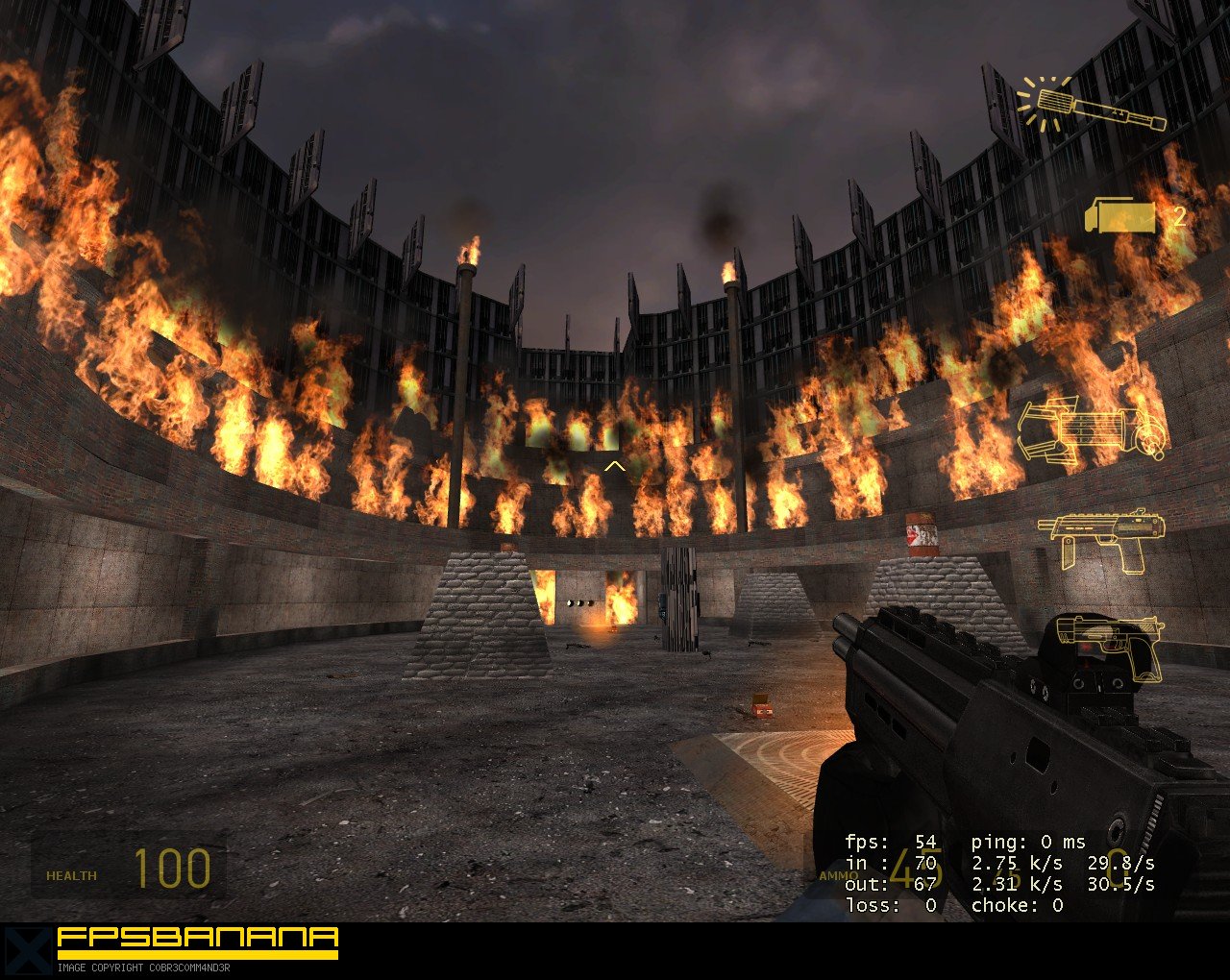Choose the gravity gun icon

click(1092, 431)
